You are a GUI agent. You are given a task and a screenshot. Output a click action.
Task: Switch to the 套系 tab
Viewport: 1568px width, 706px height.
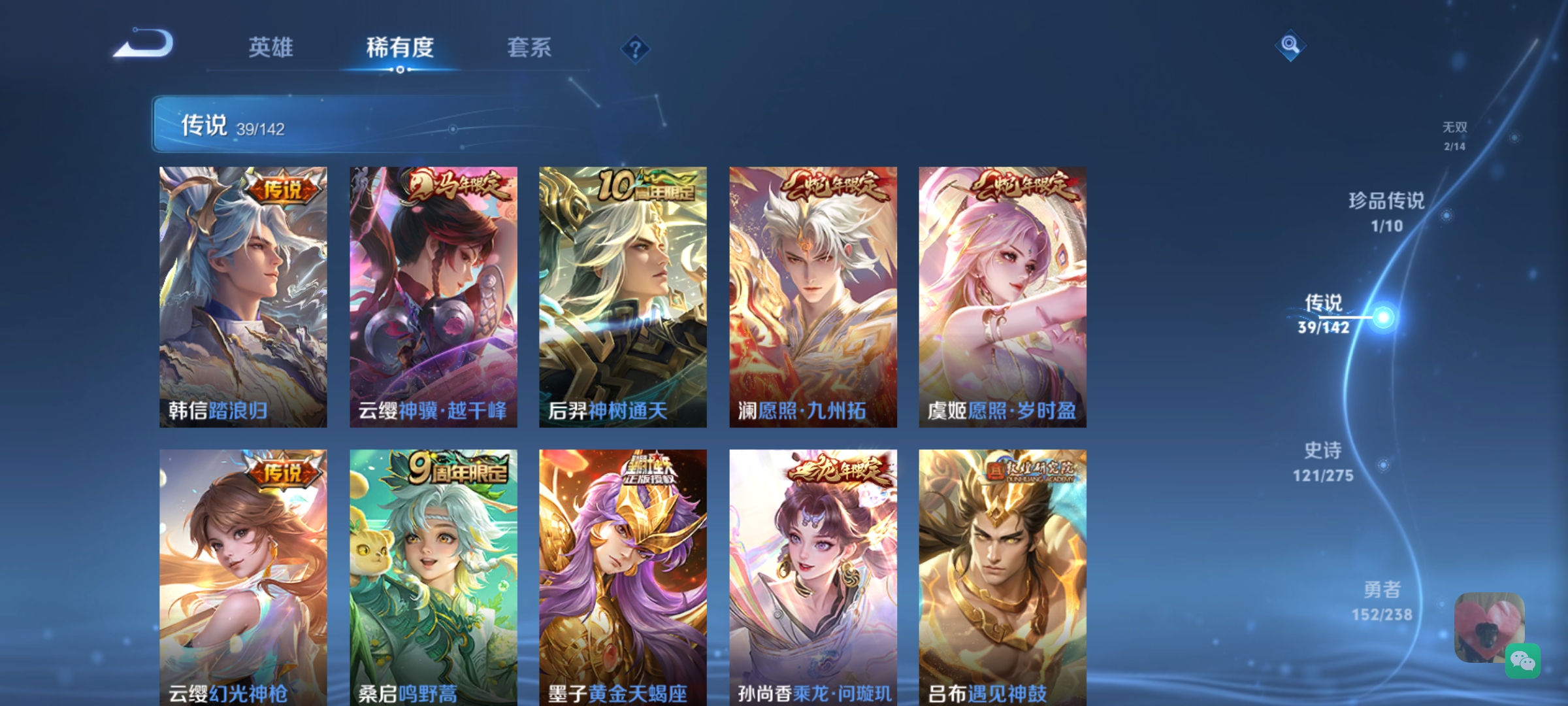pyautogui.click(x=530, y=48)
